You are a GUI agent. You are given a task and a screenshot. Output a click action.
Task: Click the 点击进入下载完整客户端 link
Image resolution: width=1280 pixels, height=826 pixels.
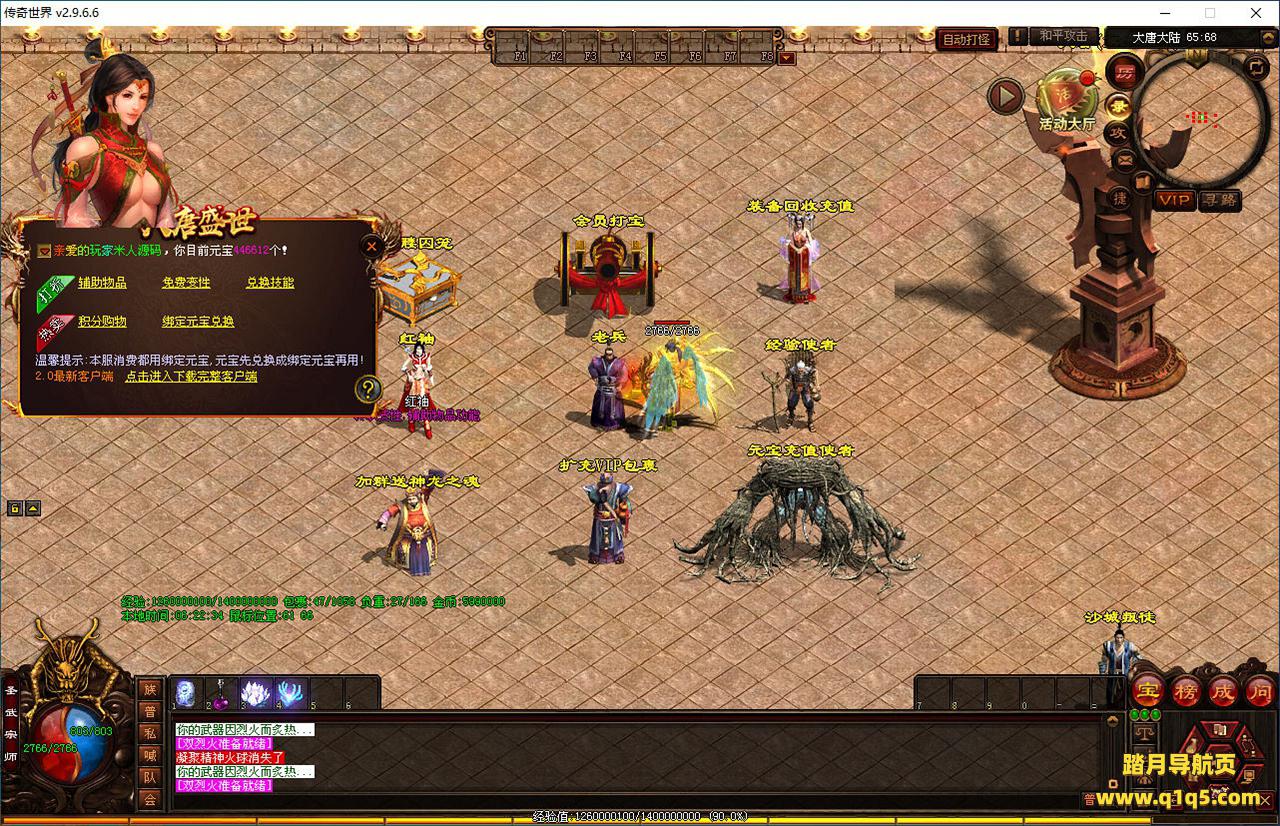191,377
